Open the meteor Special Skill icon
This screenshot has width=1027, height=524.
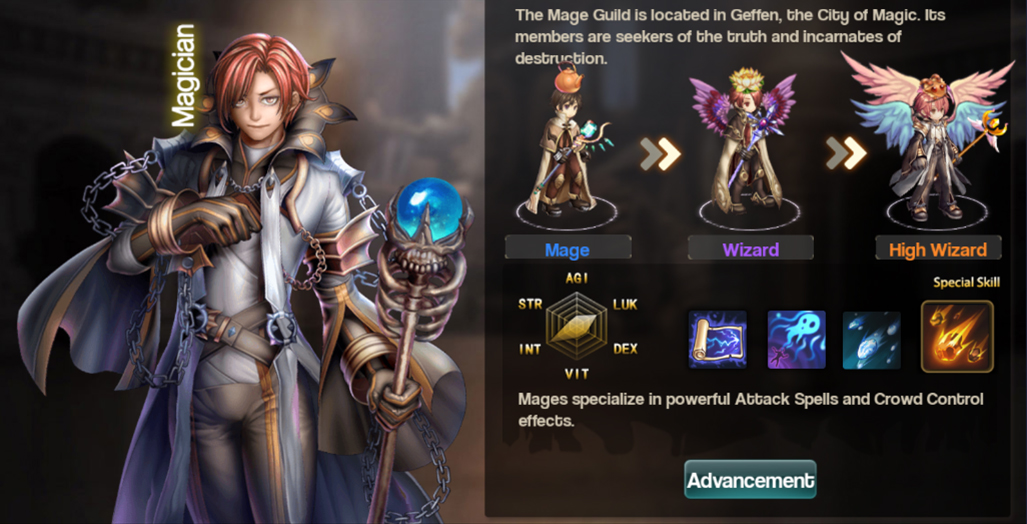(x=957, y=337)
